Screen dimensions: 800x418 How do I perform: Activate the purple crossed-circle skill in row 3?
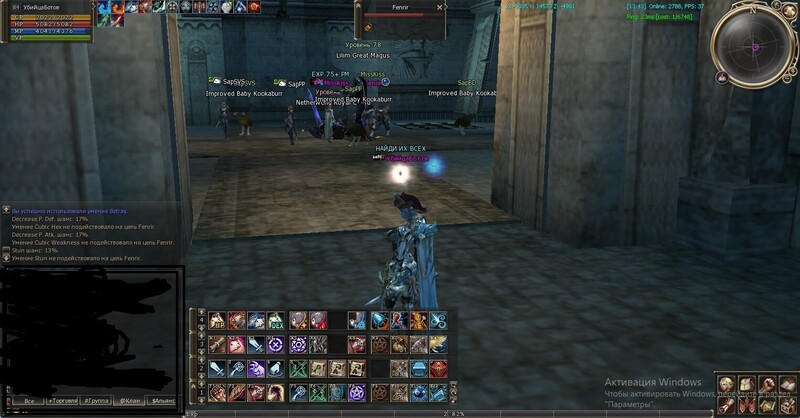click(274, 344)
